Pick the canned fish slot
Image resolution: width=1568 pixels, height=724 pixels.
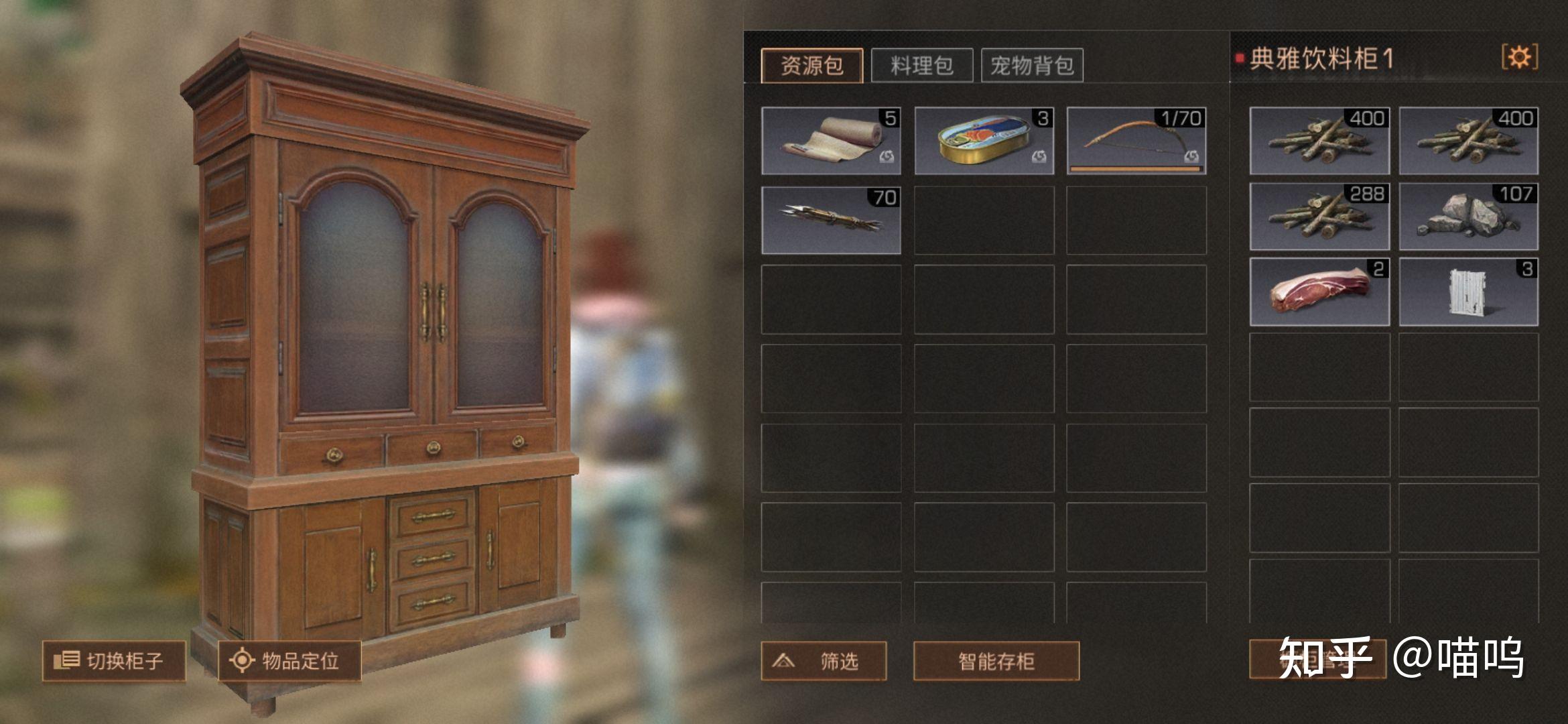(x=984, y=141)
